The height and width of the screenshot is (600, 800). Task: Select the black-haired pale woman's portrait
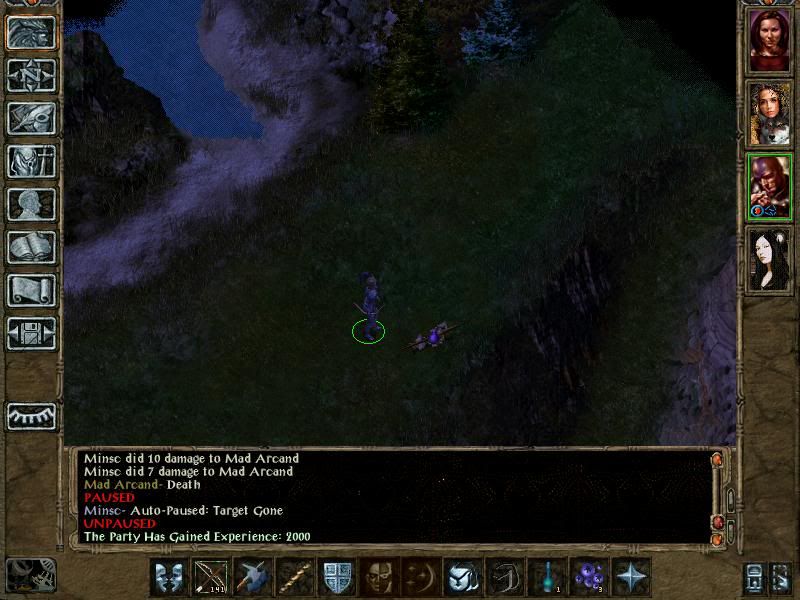(770, 259)
